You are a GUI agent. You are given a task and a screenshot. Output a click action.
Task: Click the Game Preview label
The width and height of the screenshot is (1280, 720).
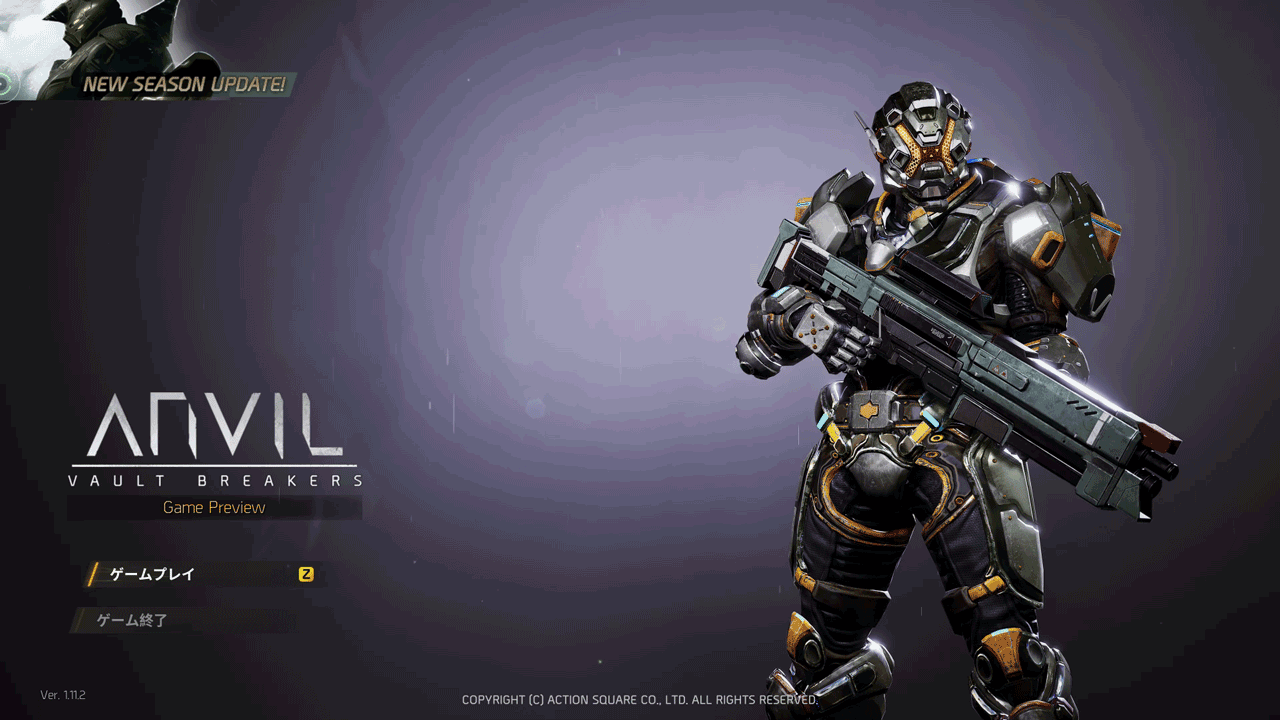coord(214,507)
